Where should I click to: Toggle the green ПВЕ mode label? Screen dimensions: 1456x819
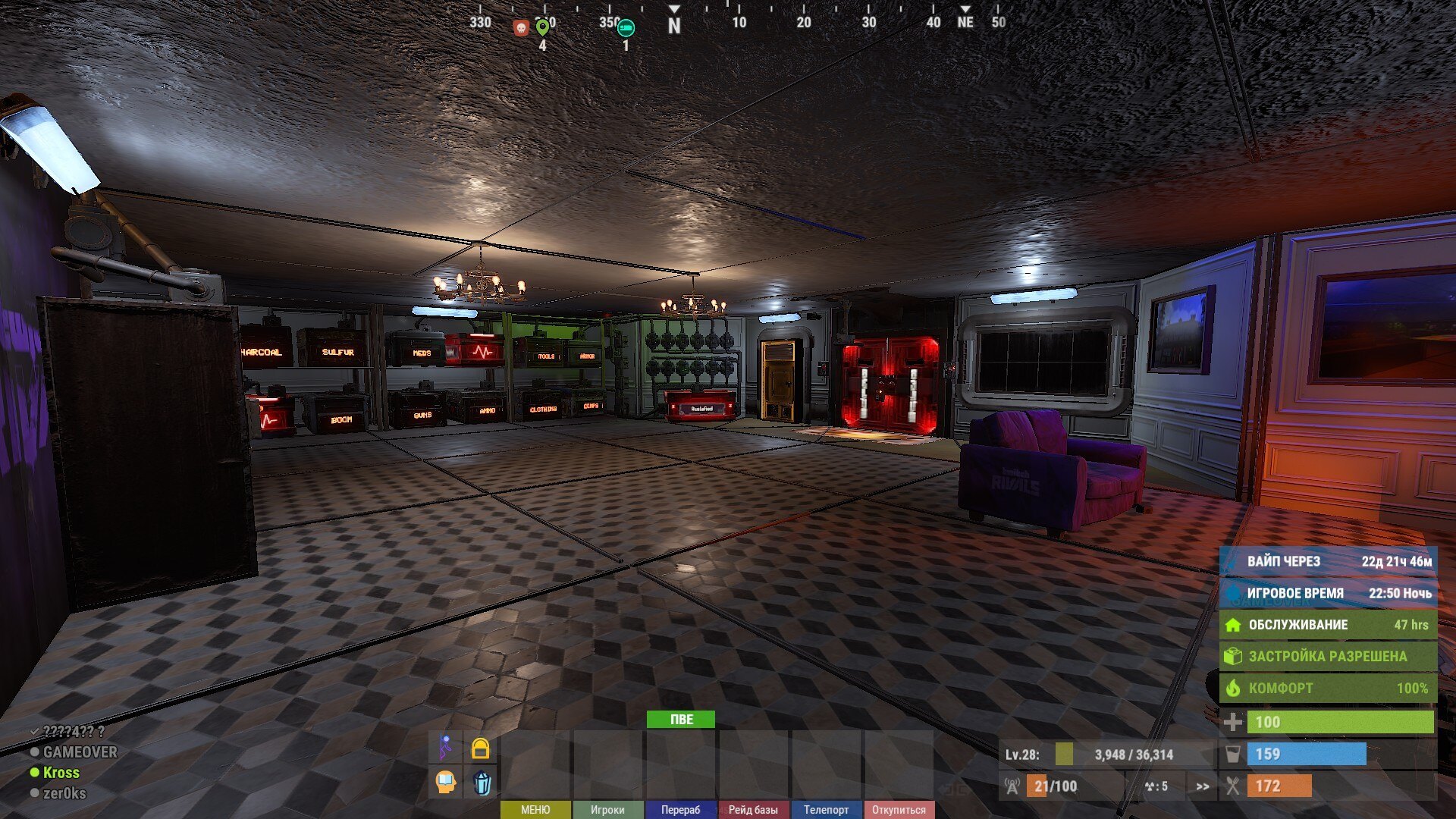(680, 719)
